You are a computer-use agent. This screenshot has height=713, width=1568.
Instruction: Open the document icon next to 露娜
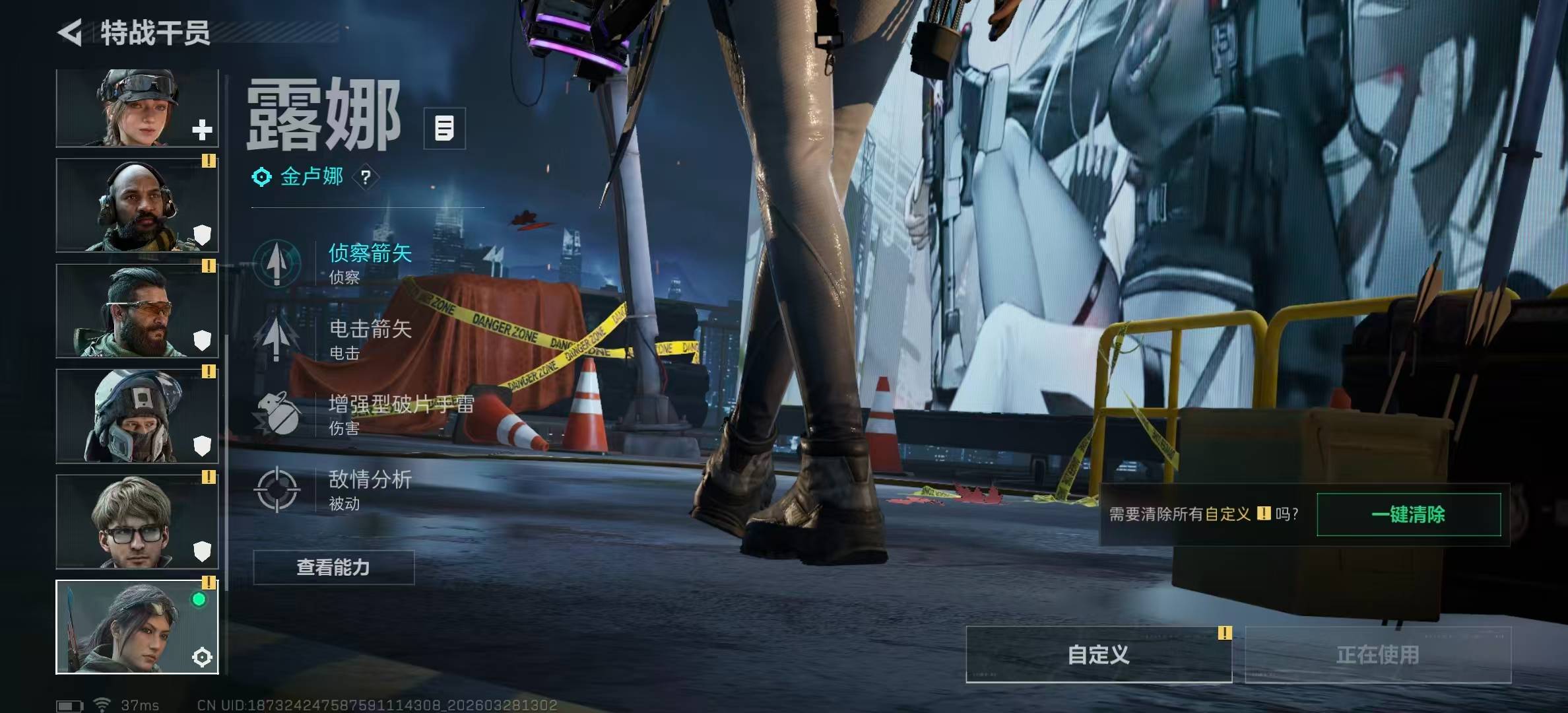444,128
